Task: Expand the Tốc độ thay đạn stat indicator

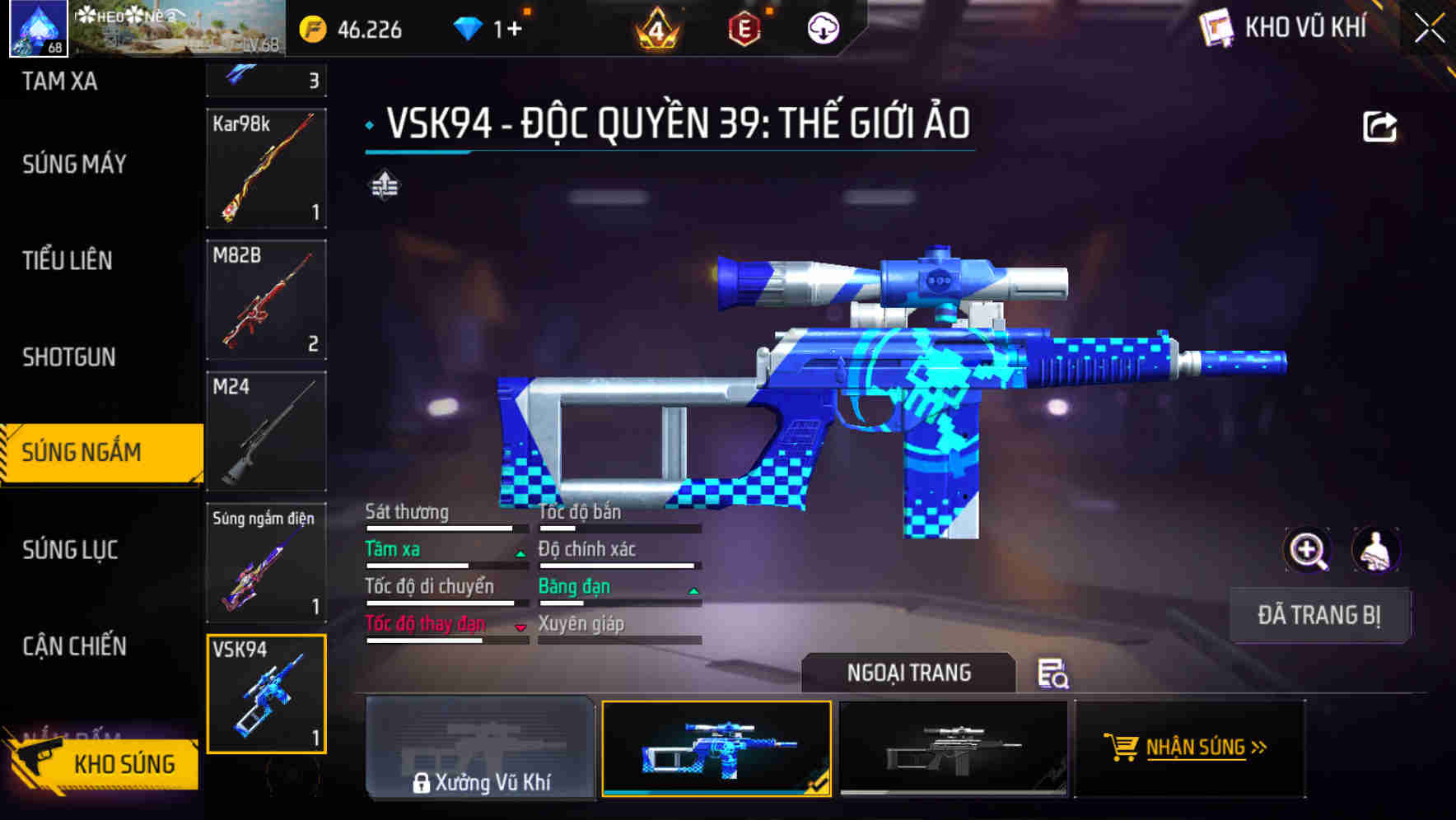Action: (520, 627)
